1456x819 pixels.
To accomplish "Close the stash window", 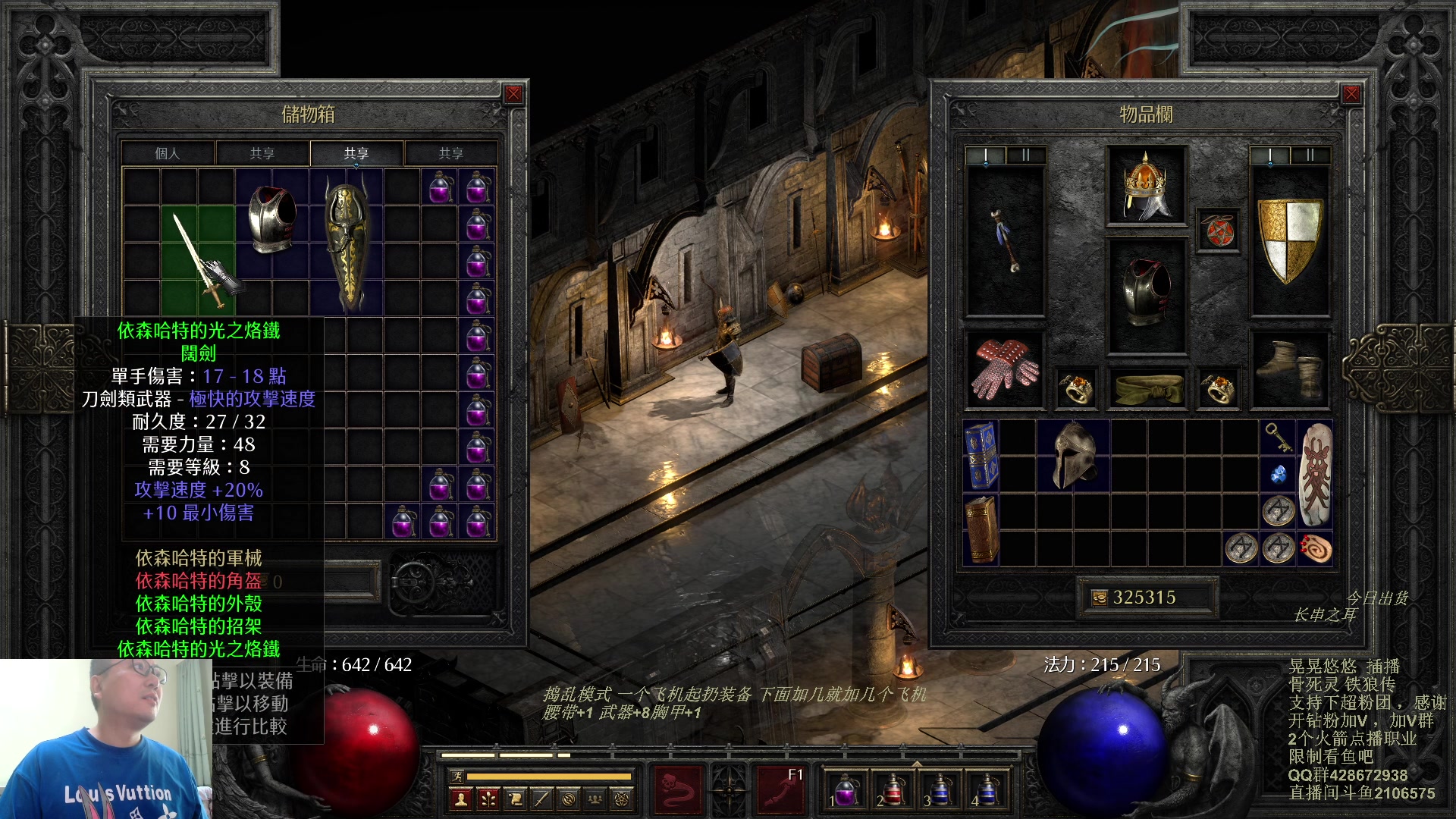I will pos(513,94).
